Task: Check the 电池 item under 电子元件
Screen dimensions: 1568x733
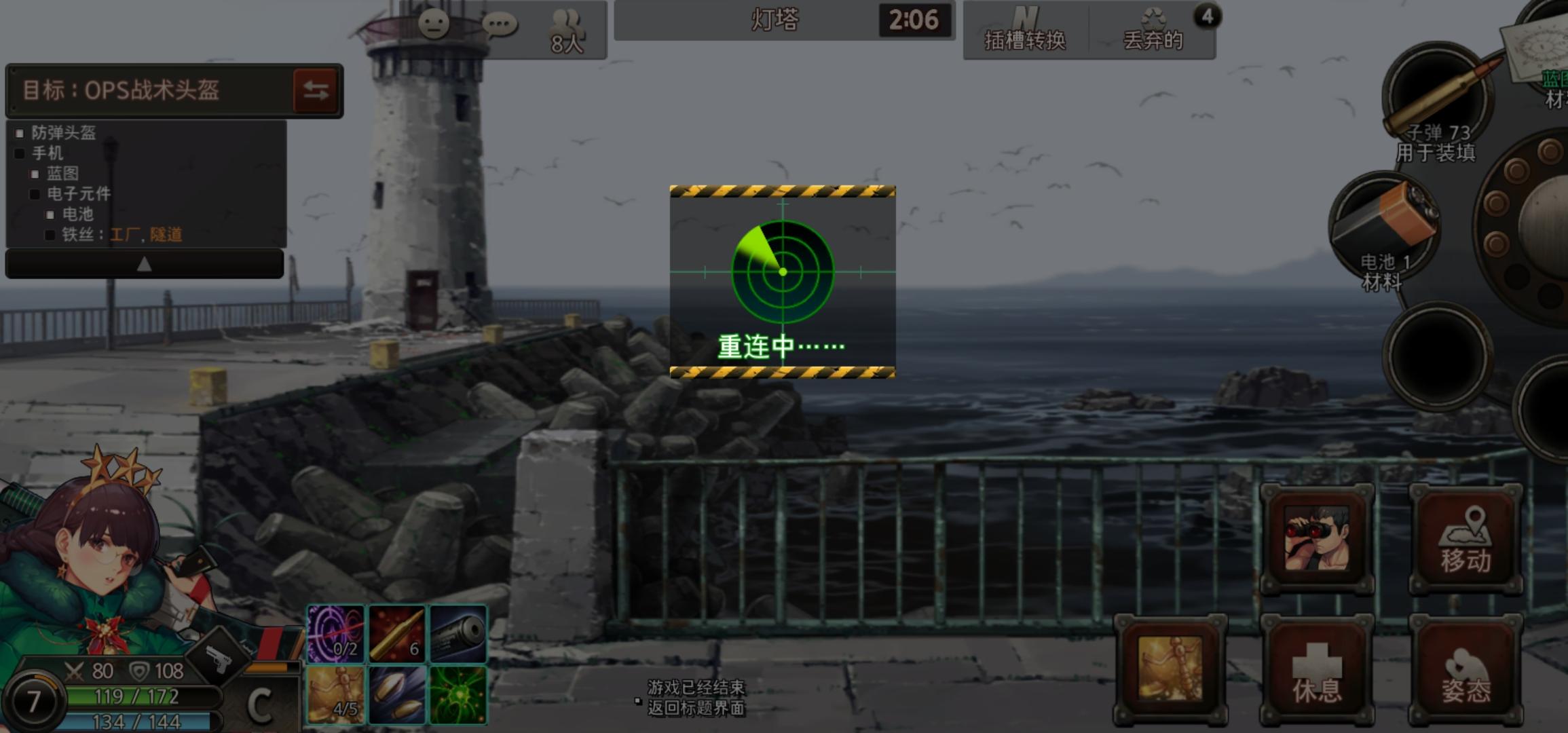Action: tap(50, 215)
